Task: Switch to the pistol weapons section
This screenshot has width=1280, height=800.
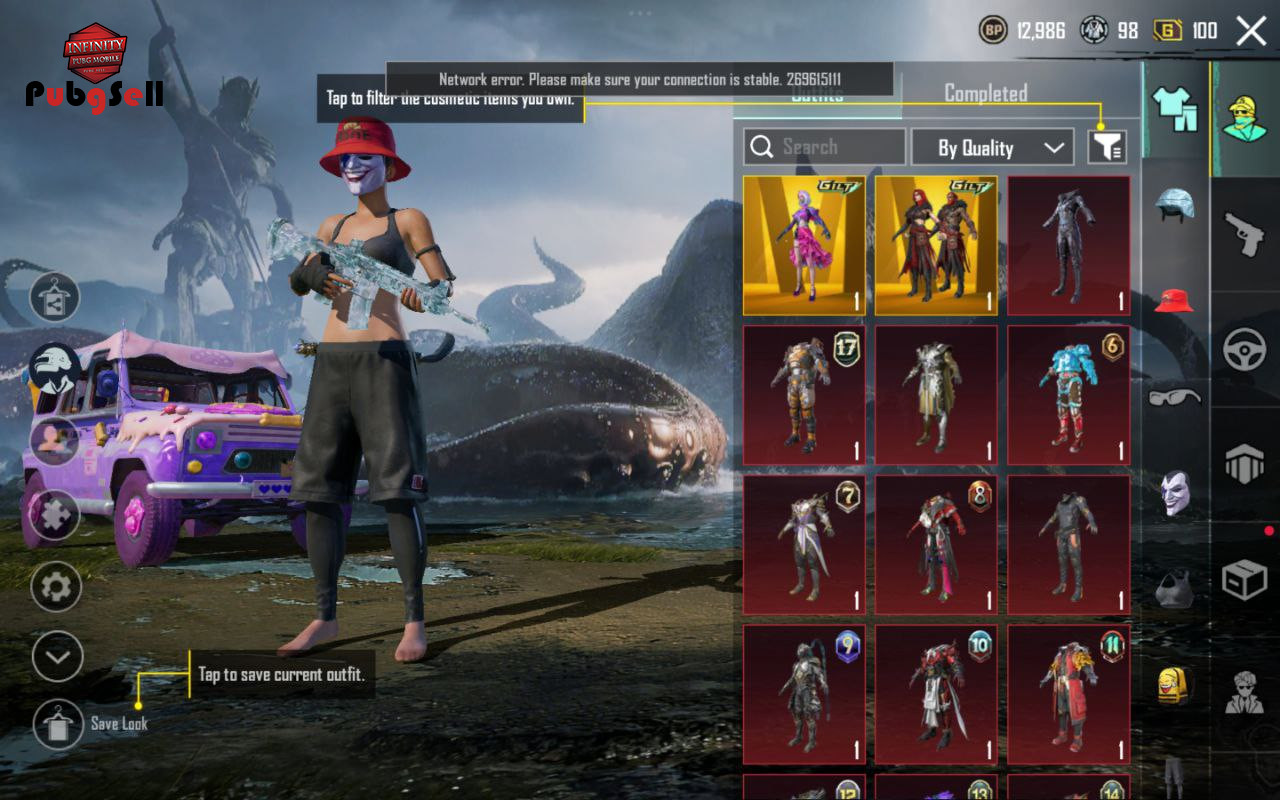Action: (1245, 235)
